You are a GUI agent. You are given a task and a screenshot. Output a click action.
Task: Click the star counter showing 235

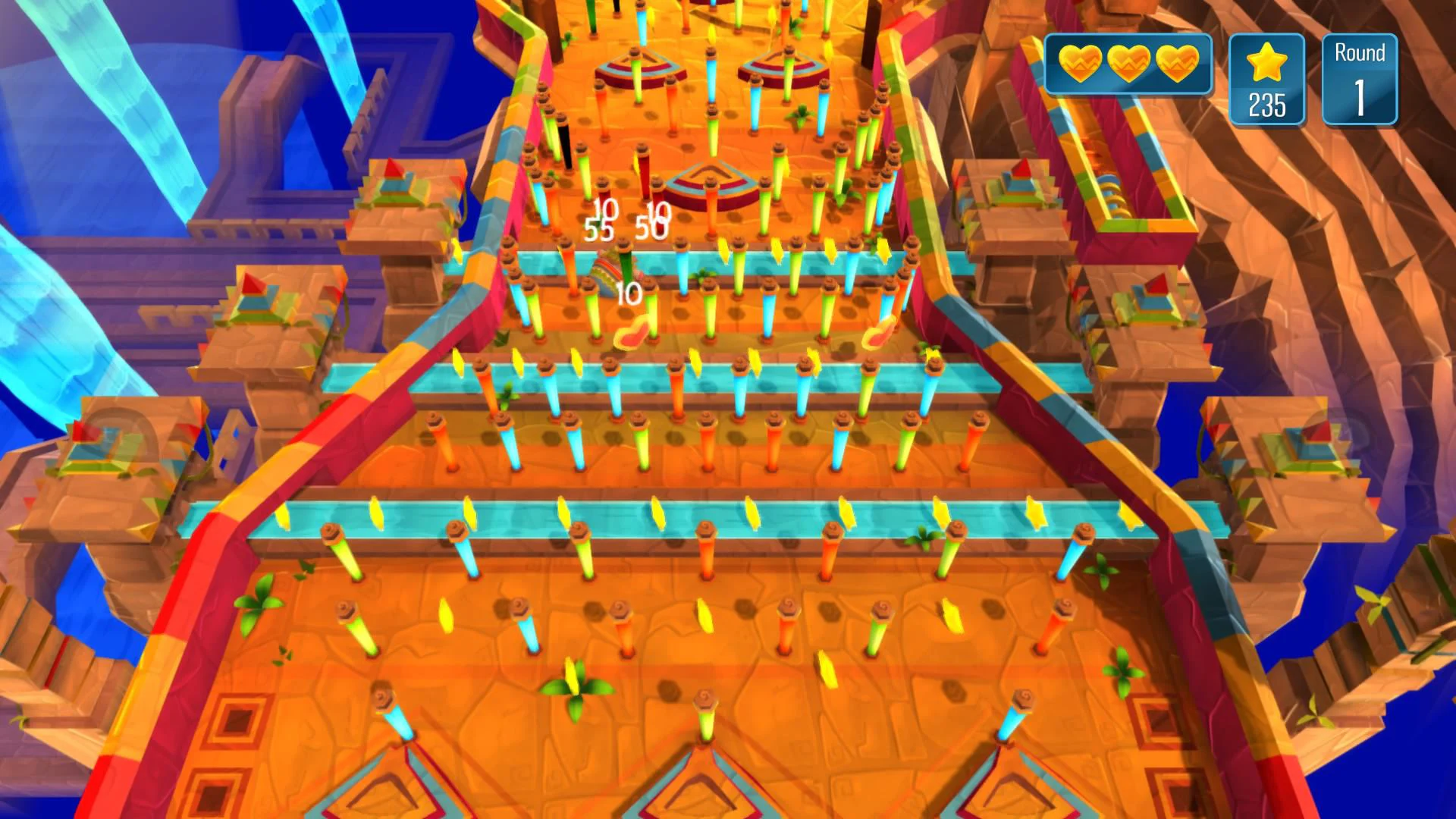1265,102
